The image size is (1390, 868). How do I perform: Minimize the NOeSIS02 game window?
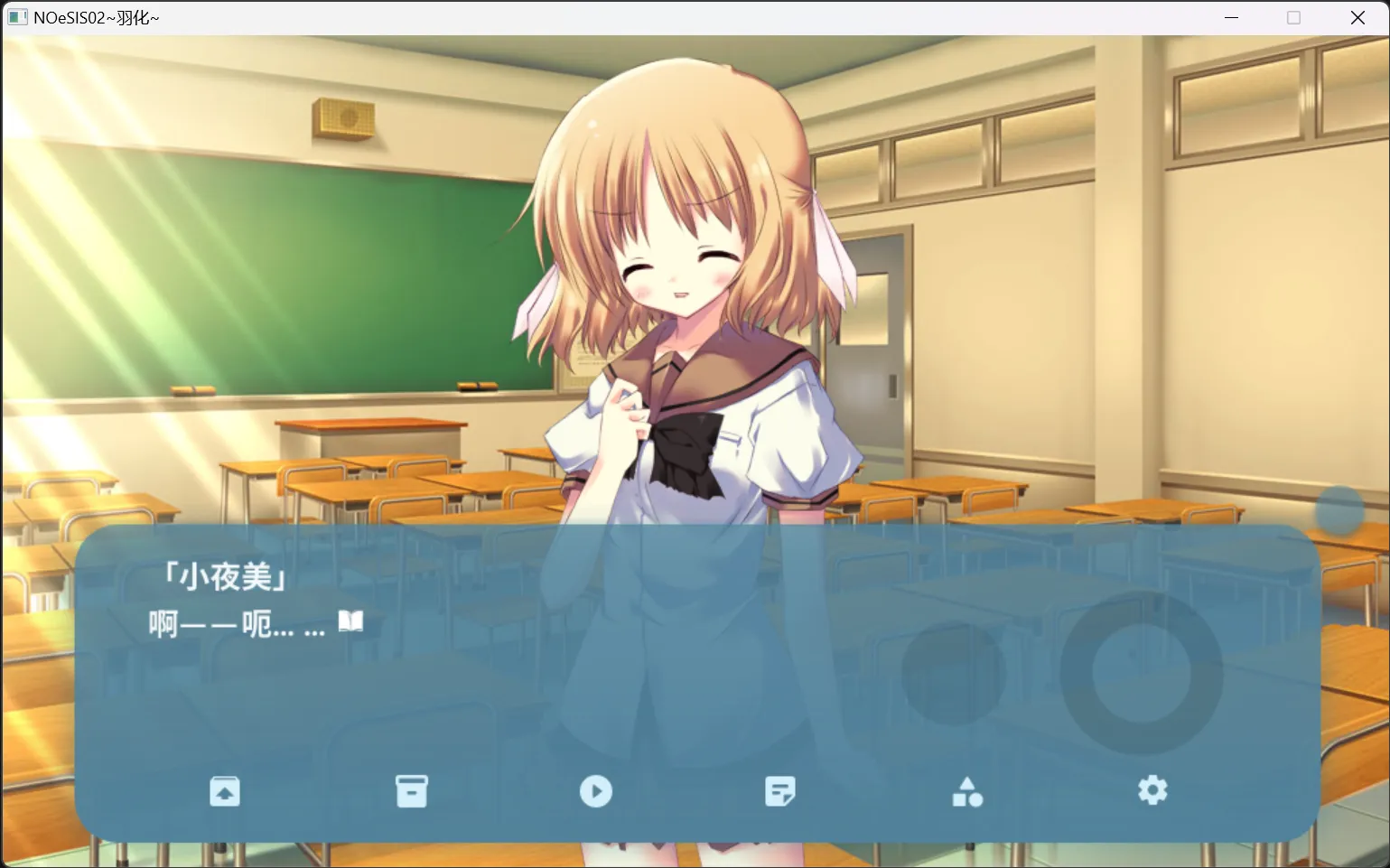point(1231,16)
